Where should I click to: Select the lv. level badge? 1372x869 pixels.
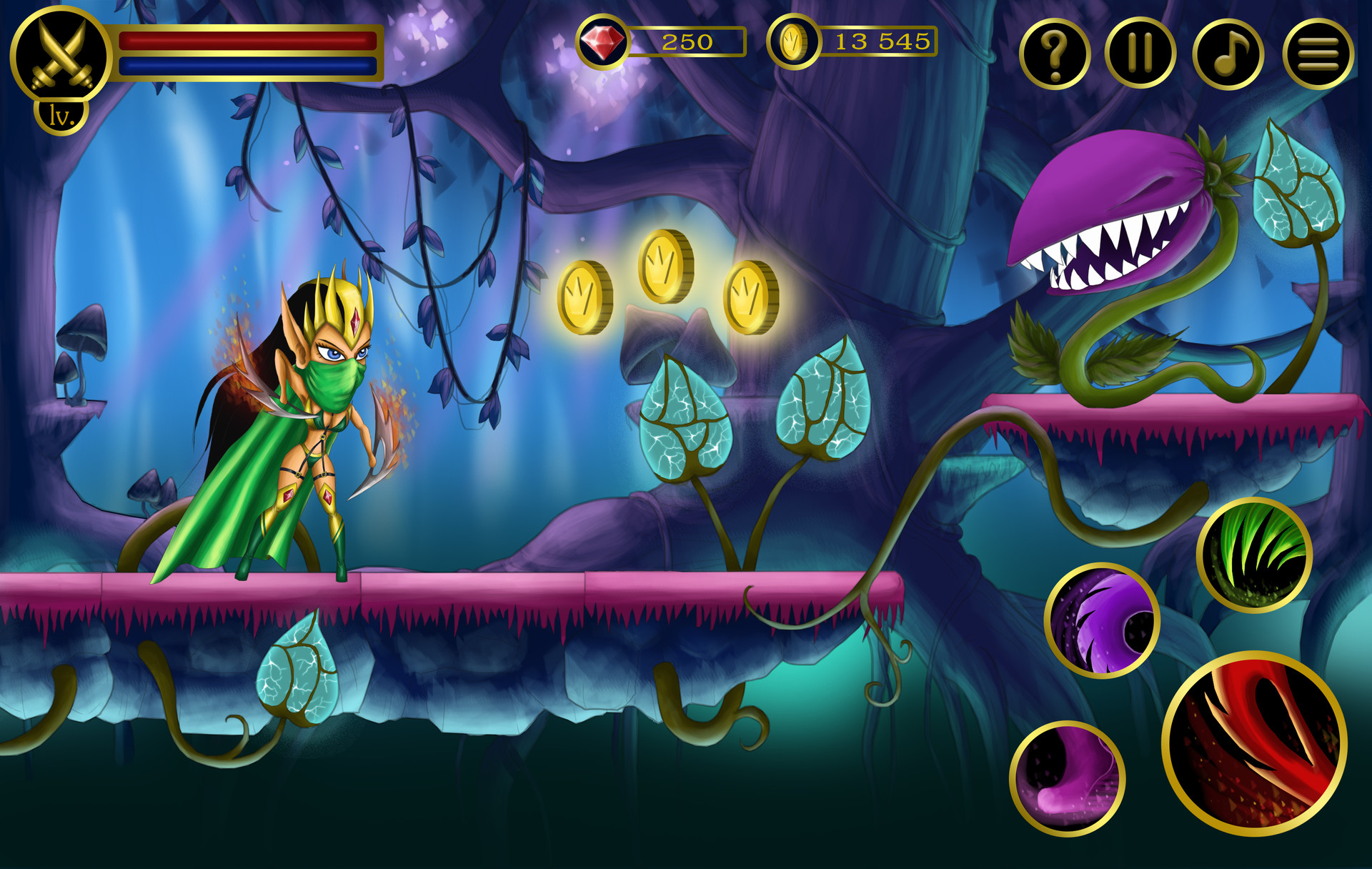(x=61, y=115)
